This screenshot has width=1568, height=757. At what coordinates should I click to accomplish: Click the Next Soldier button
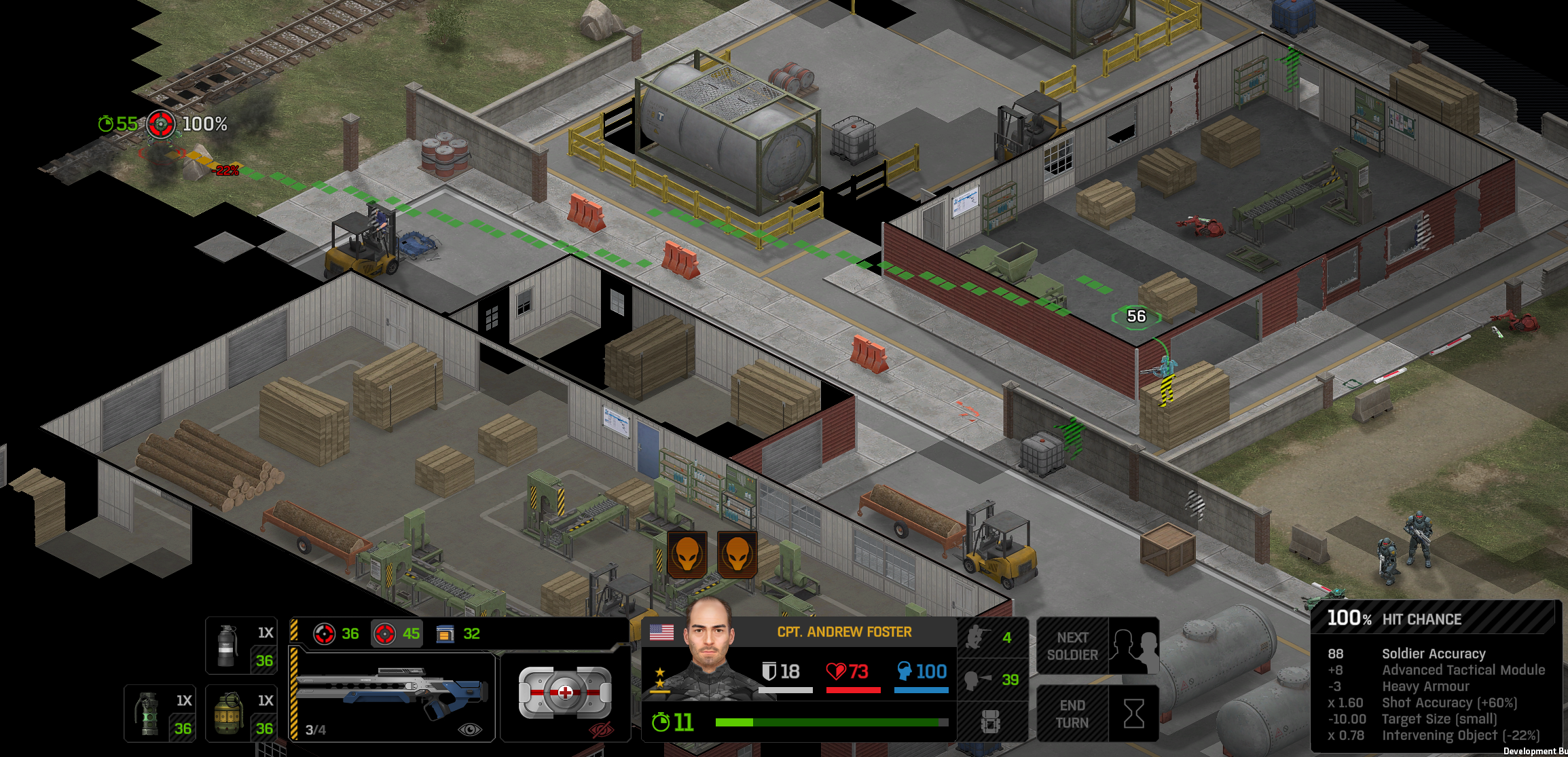1097,646
